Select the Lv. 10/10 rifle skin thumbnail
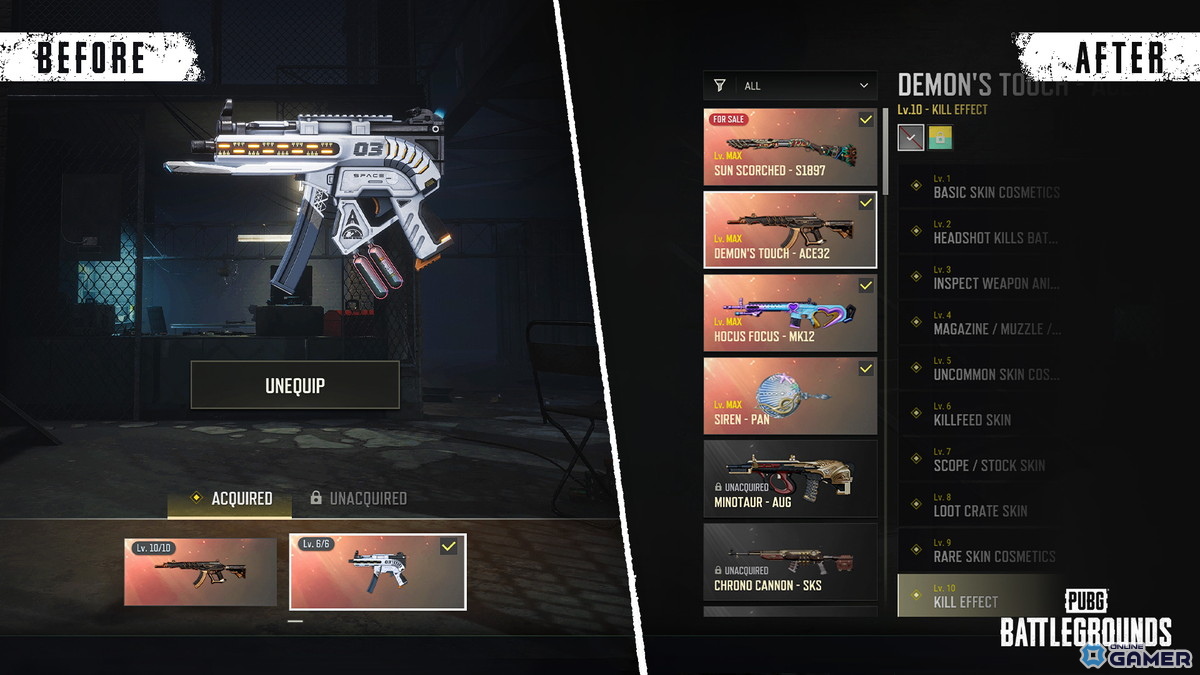Viewport: 1200px width, 675px height. click(200, 572)
